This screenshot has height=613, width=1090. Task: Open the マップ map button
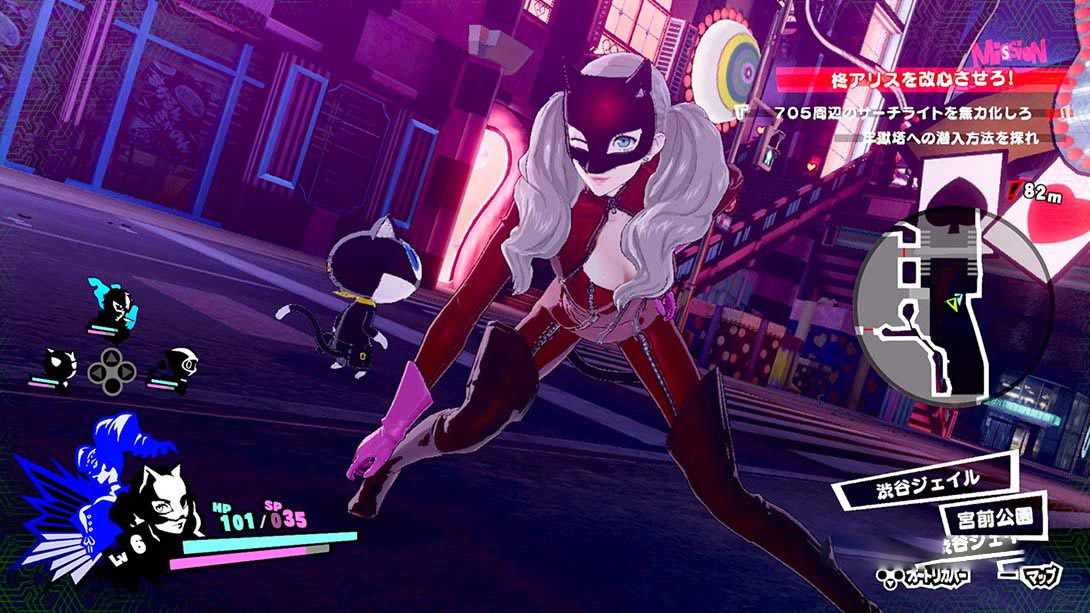pos(1040,577)
